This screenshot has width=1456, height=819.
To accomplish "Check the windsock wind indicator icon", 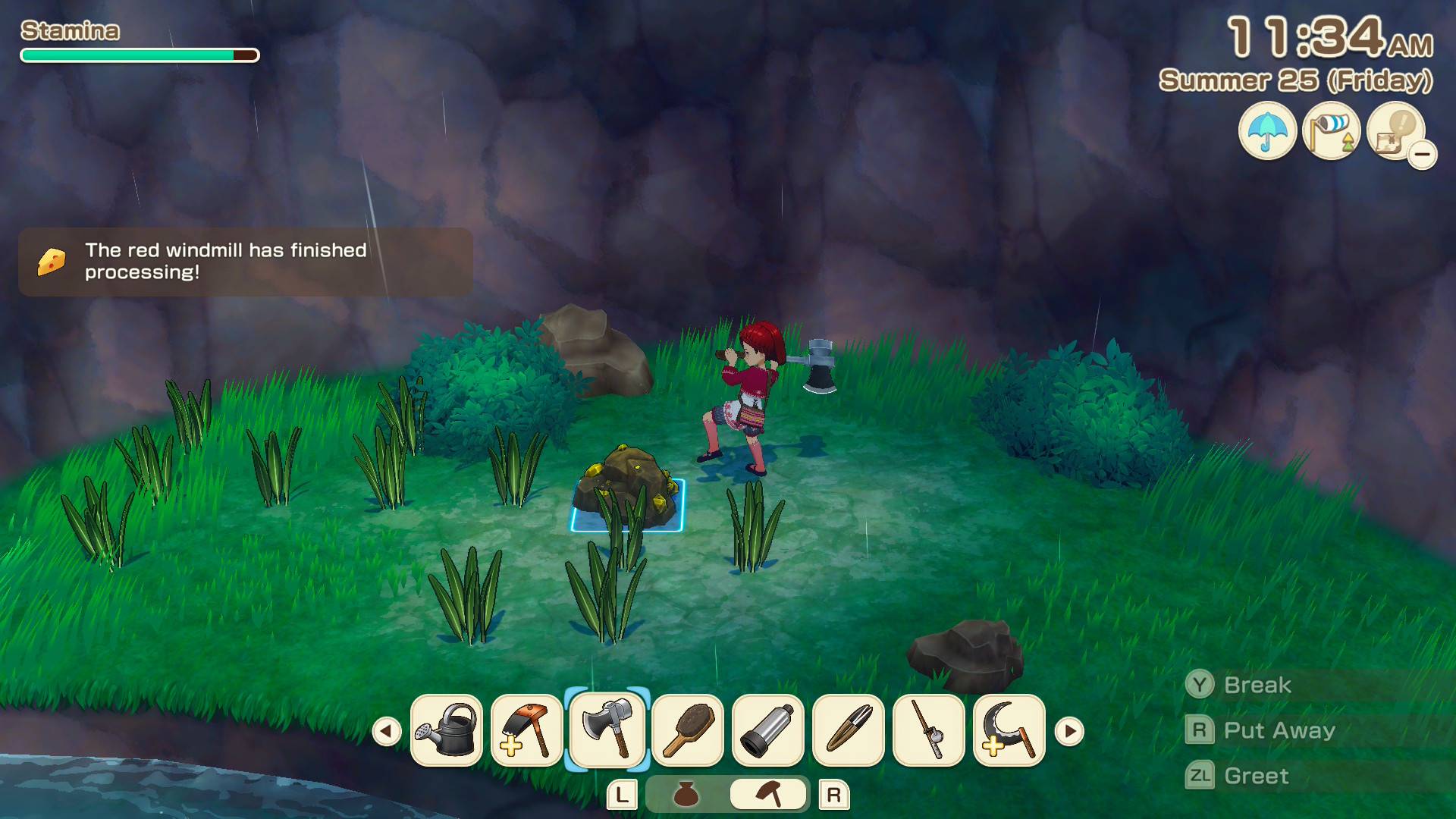I will pos(1331,131).
